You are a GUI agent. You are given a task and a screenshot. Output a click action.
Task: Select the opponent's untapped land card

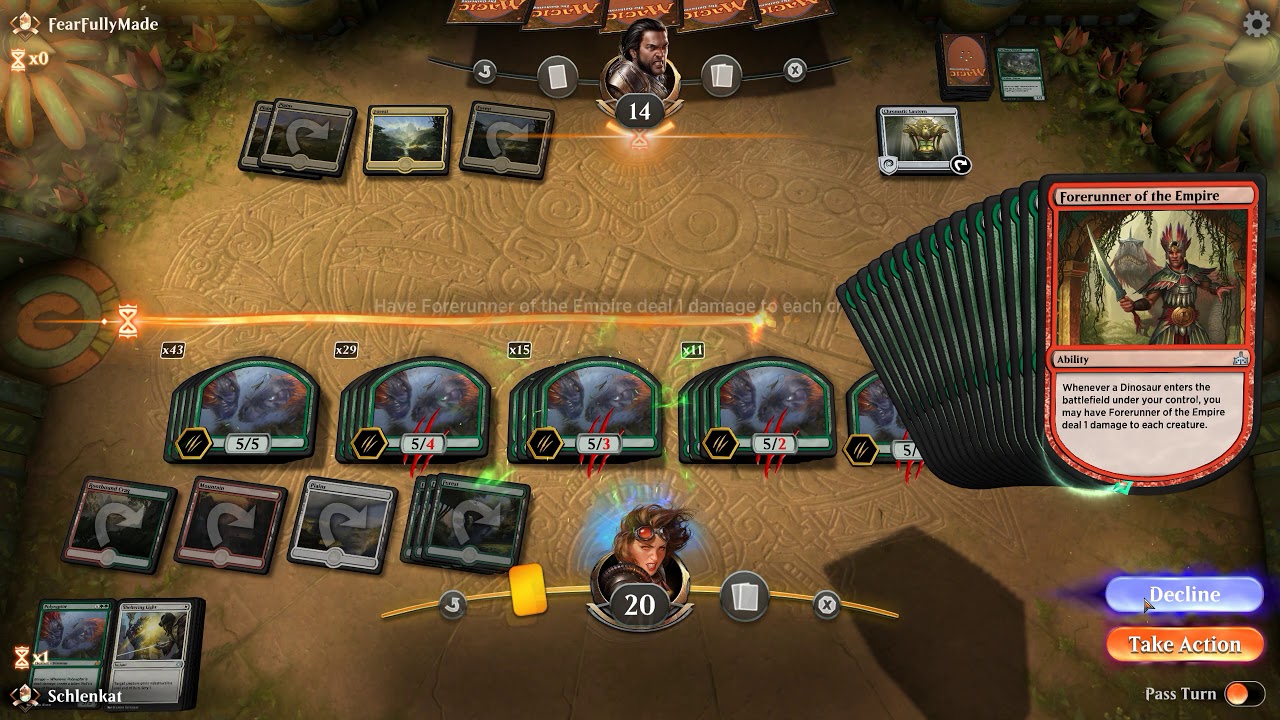406,140
